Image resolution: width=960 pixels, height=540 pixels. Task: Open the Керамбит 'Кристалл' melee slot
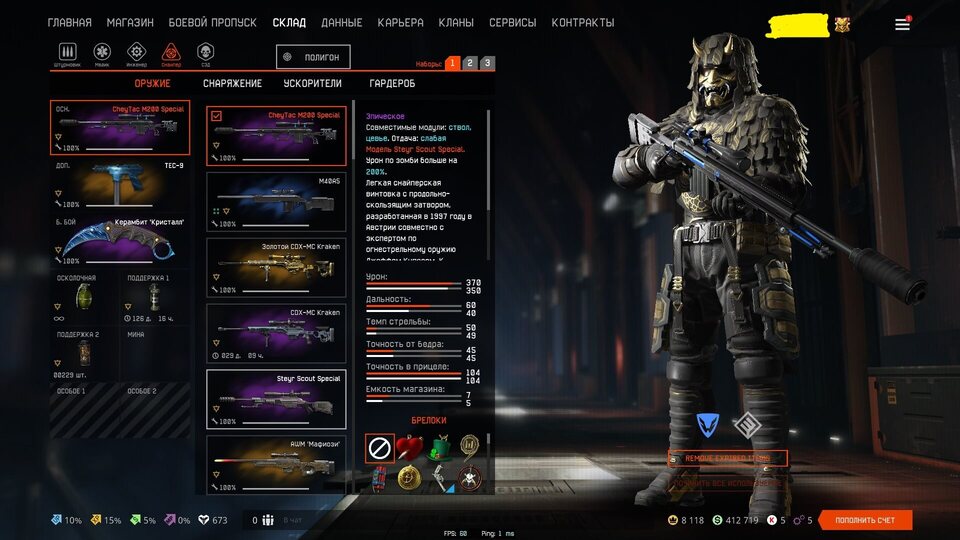coord(120,239)
